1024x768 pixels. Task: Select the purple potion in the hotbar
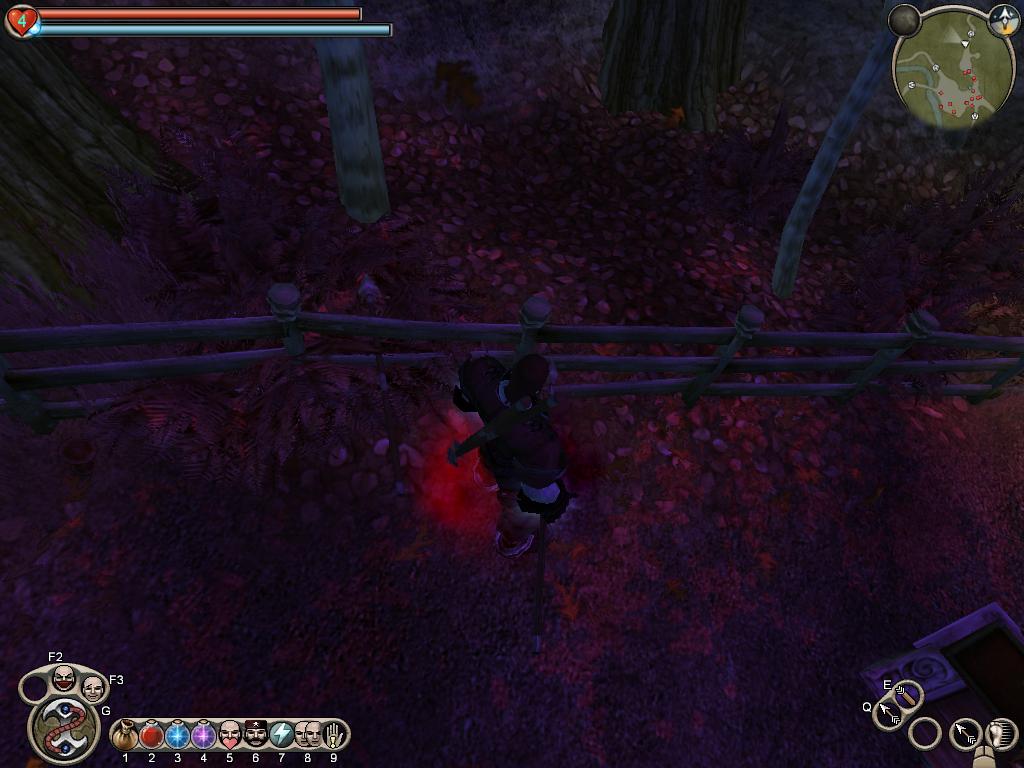tap(204, 736)
